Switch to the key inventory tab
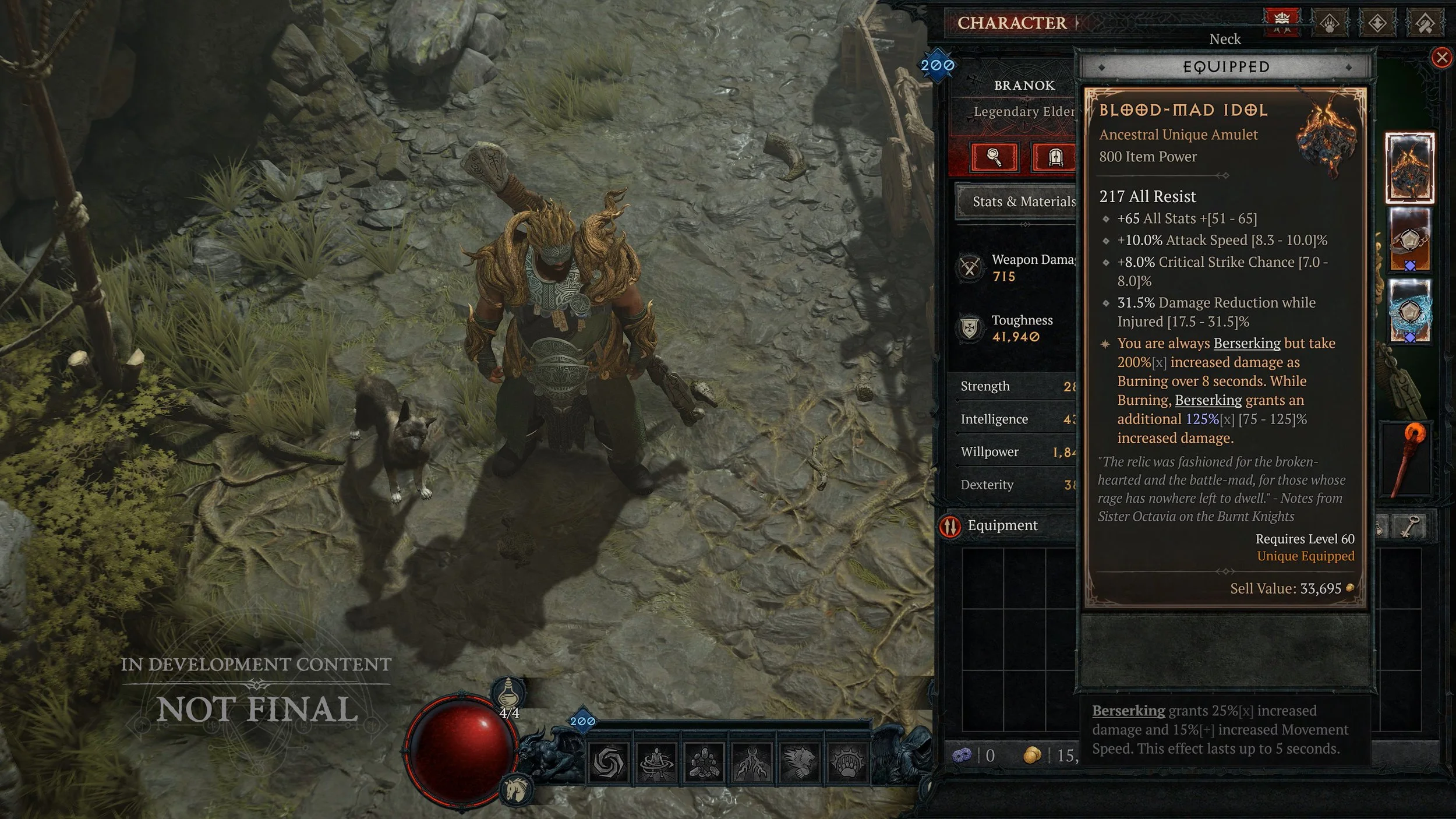1456x819 pixels. [x=1409, y=526]
